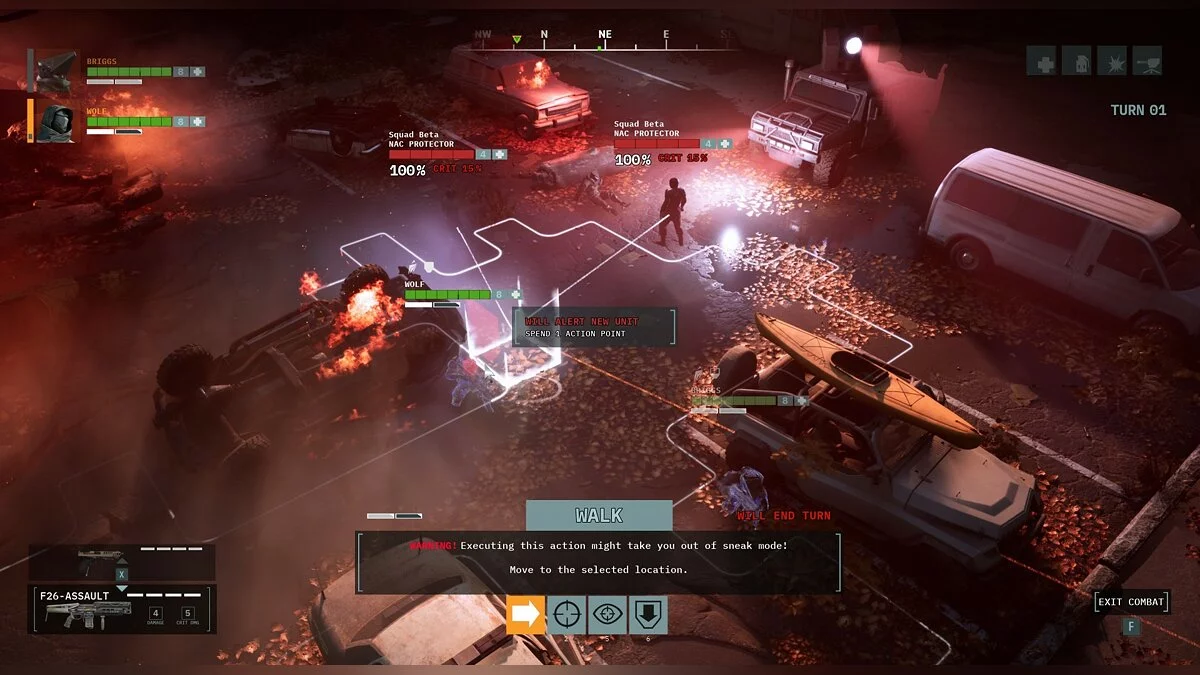Select the Walk arrow action
Screen dimensions: 1200x675
[x=525, y=614]
